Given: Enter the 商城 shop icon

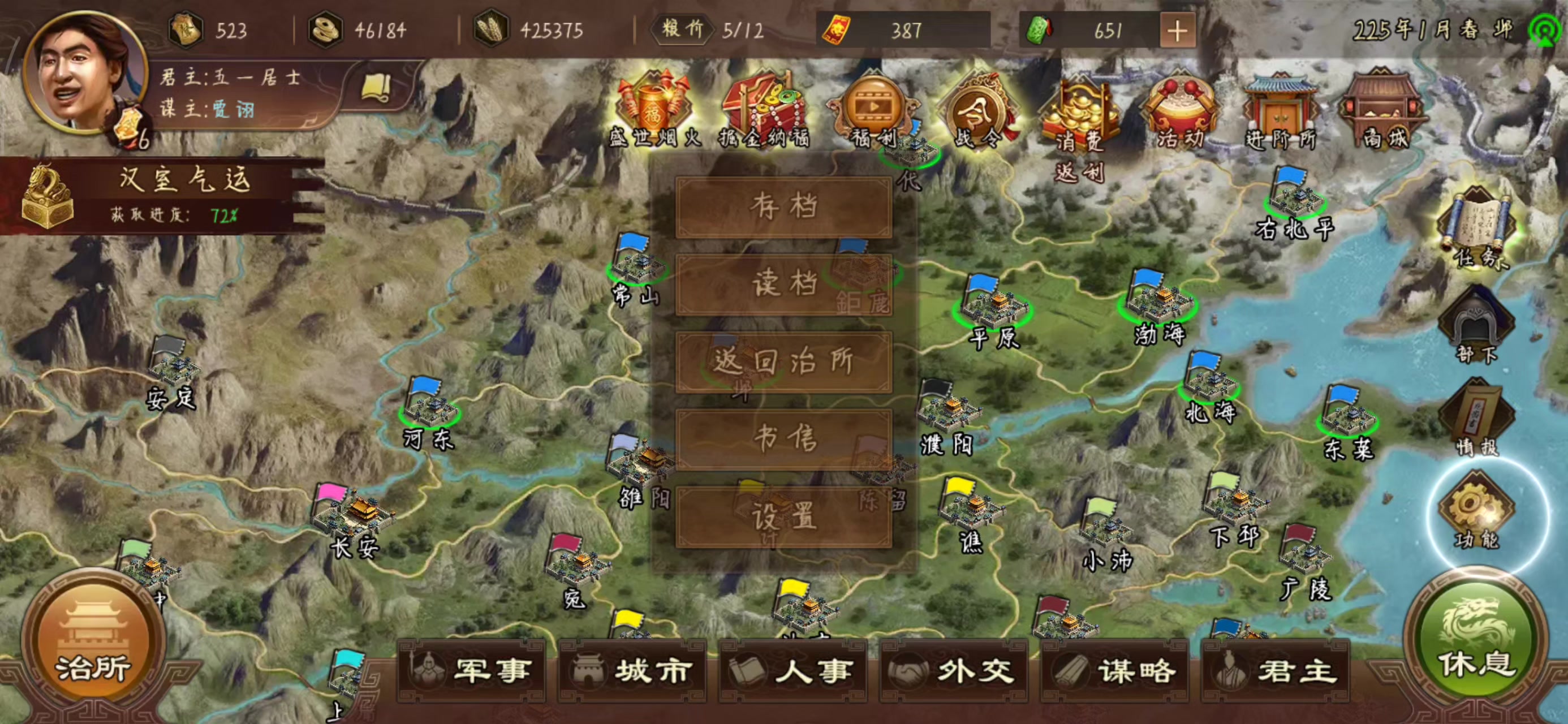Looking at the screenshot, I should 1383,101.
